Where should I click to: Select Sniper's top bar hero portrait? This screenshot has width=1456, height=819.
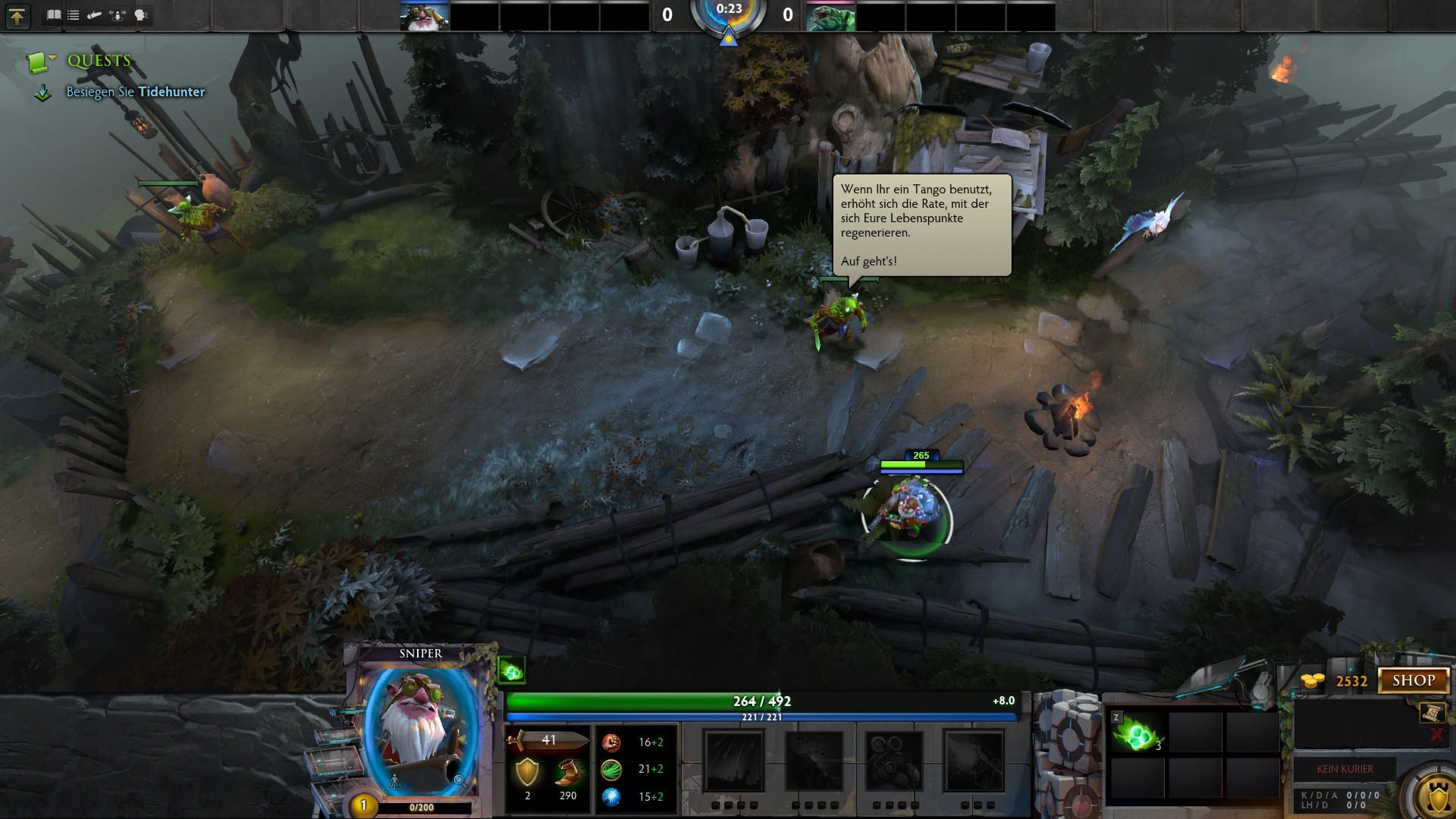[425, 17]
